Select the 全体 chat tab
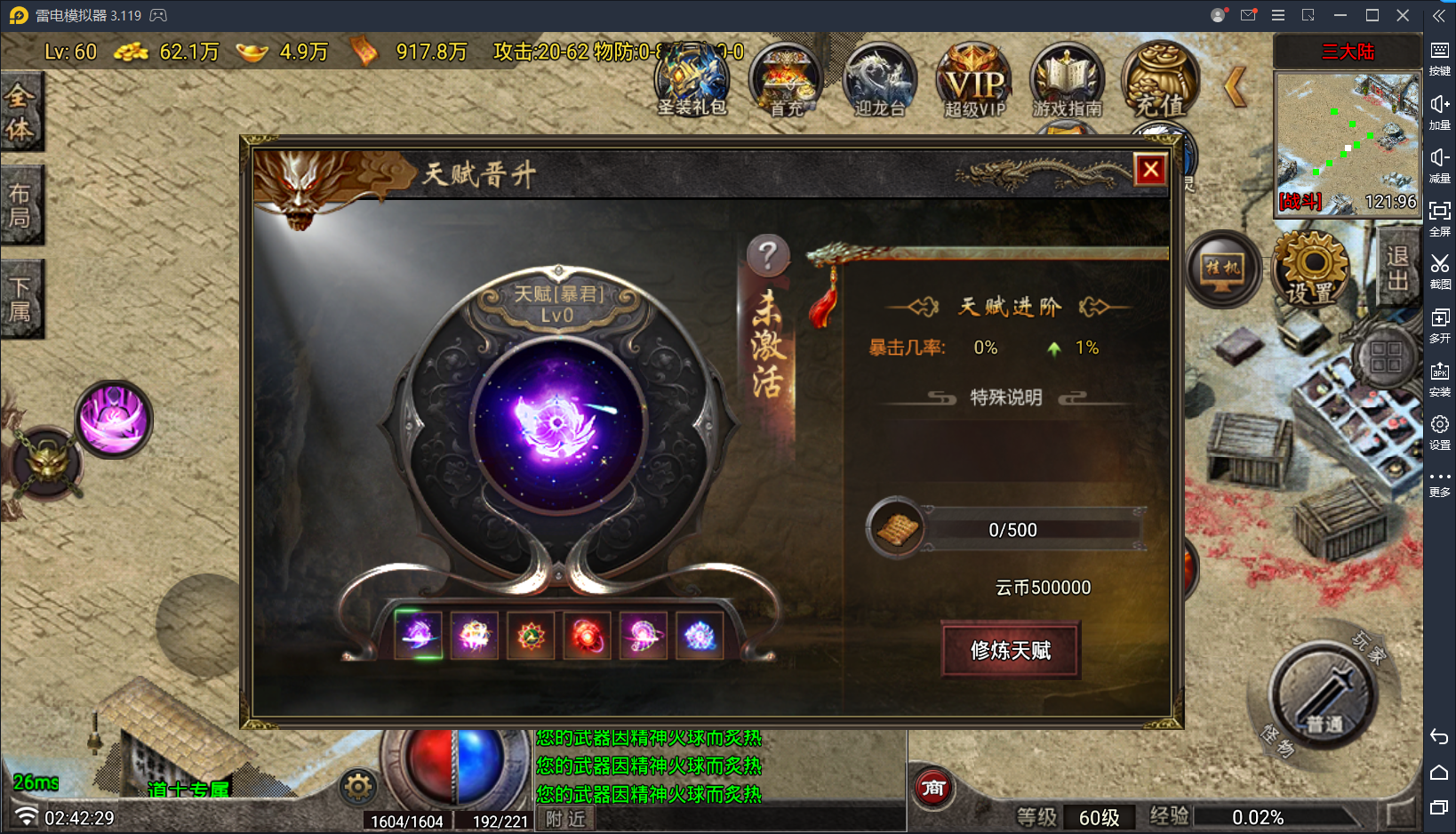This screenshot has width=1456, height=834. 22,111
